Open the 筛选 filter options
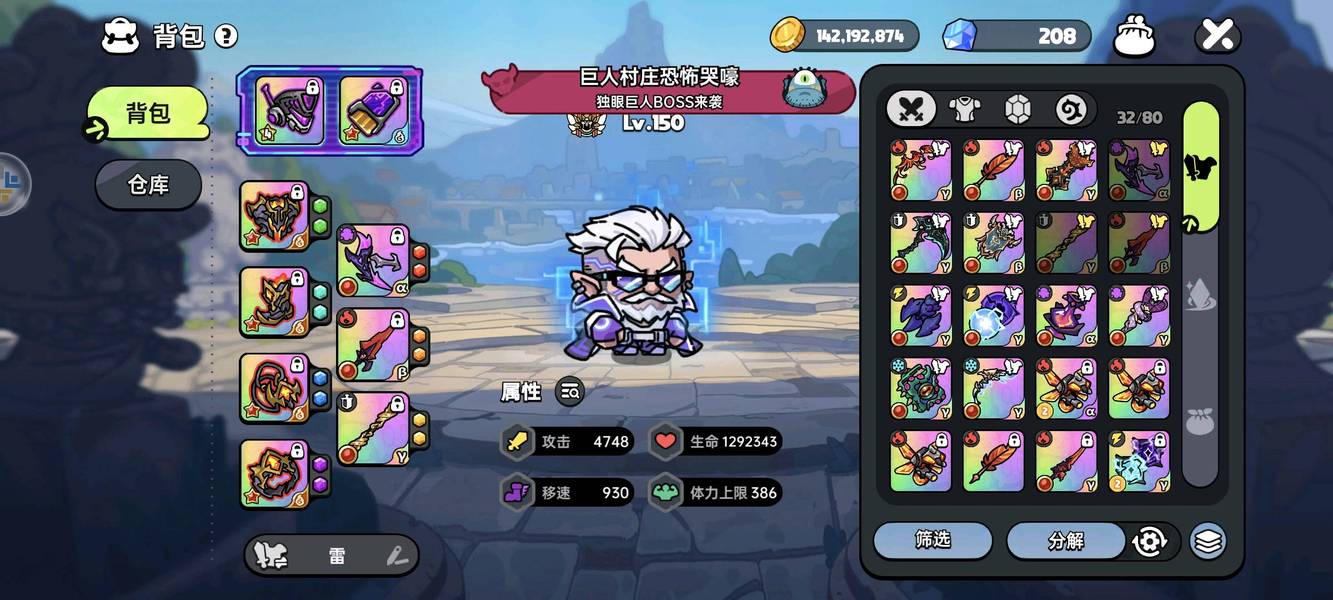The width and height of the screenshot is (1333, 600). pyautogui.click(x=932, y=541)
